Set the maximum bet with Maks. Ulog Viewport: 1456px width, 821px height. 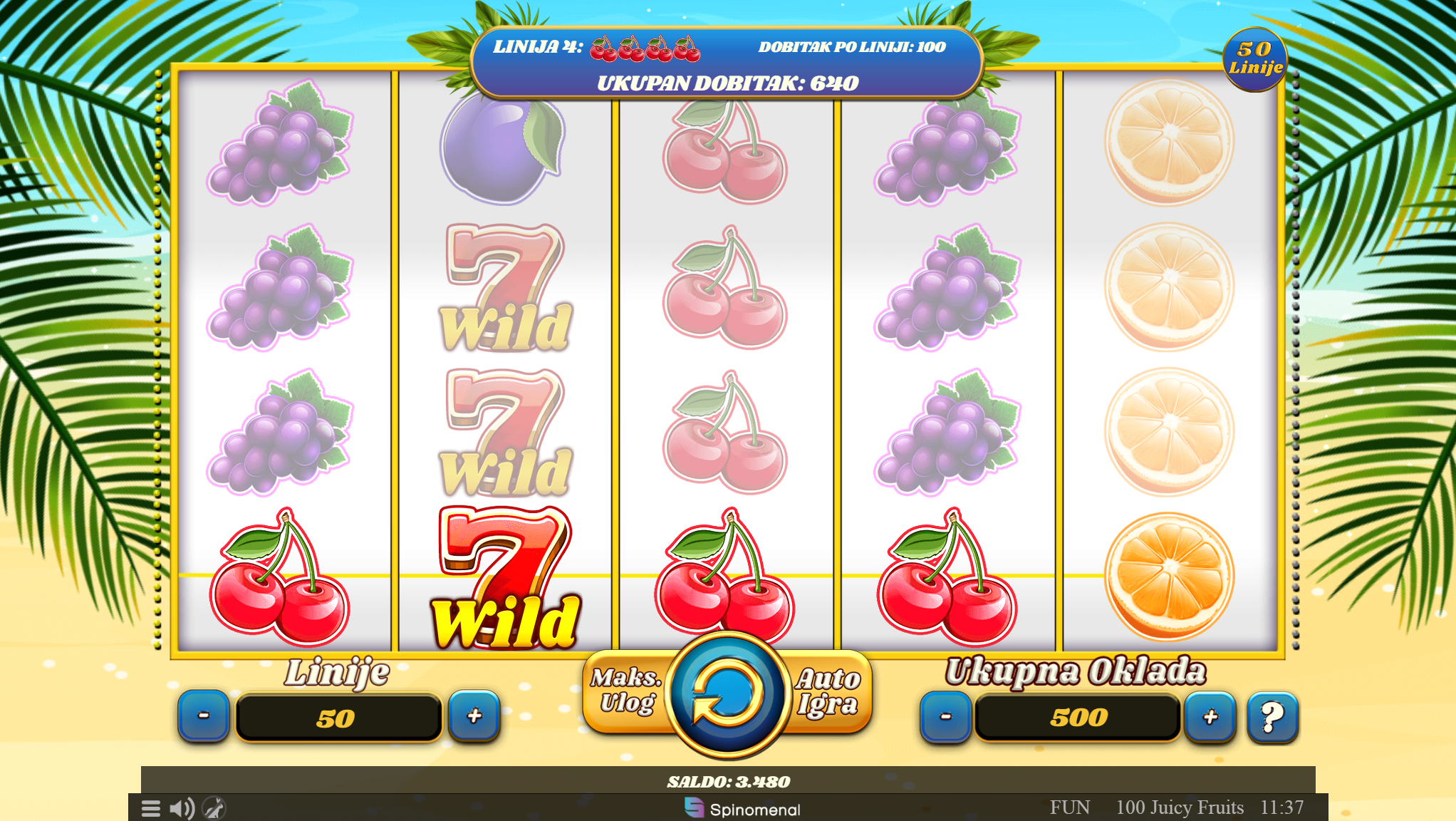627,691
